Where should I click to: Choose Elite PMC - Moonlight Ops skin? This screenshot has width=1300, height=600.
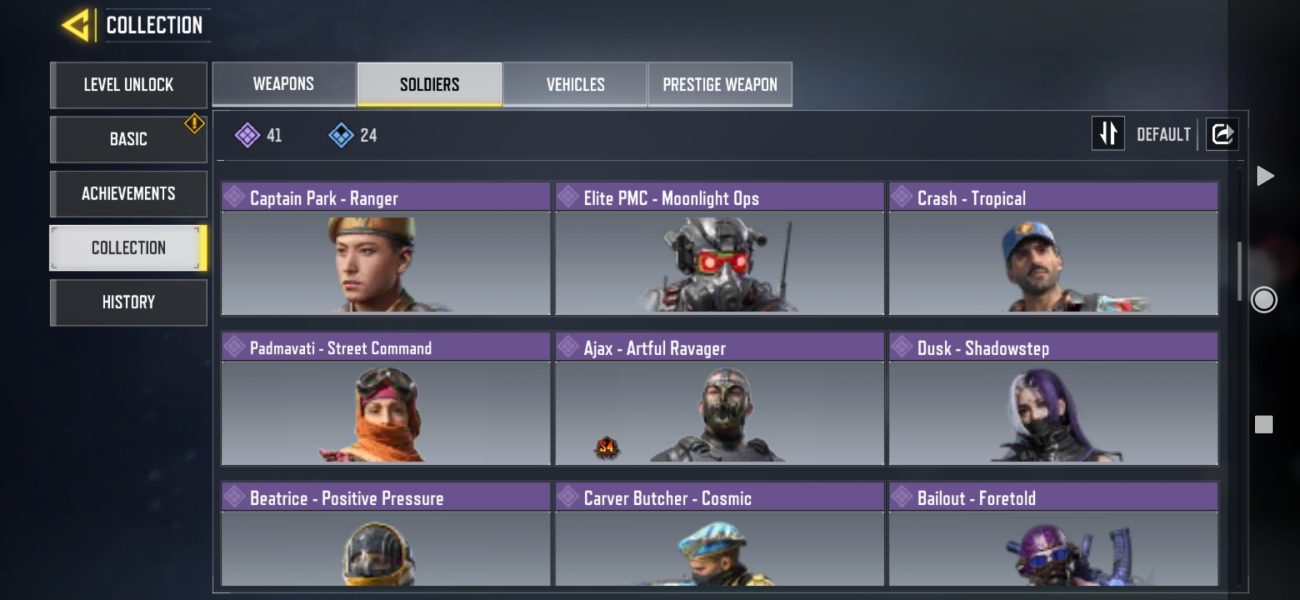tap(720, 250)
